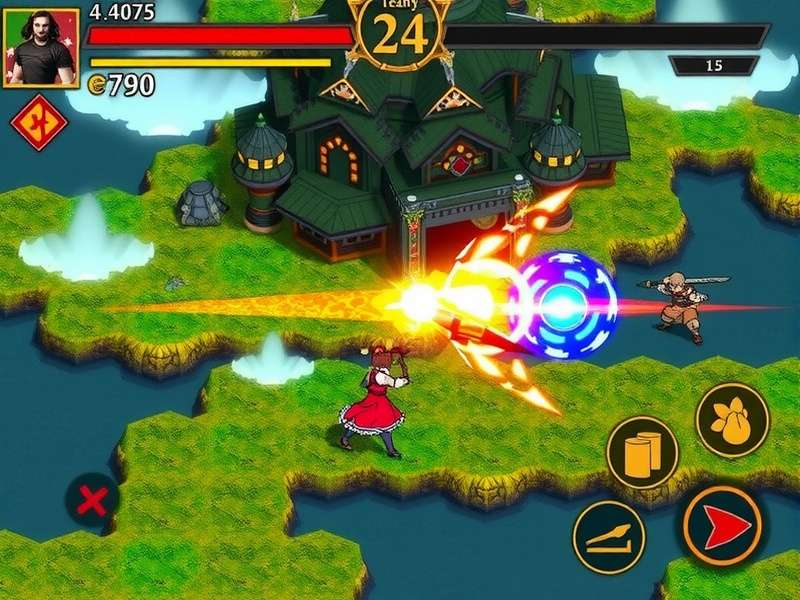Activate the red diamond rune icon
Viewport: 800px width, 600px height.
38,124
